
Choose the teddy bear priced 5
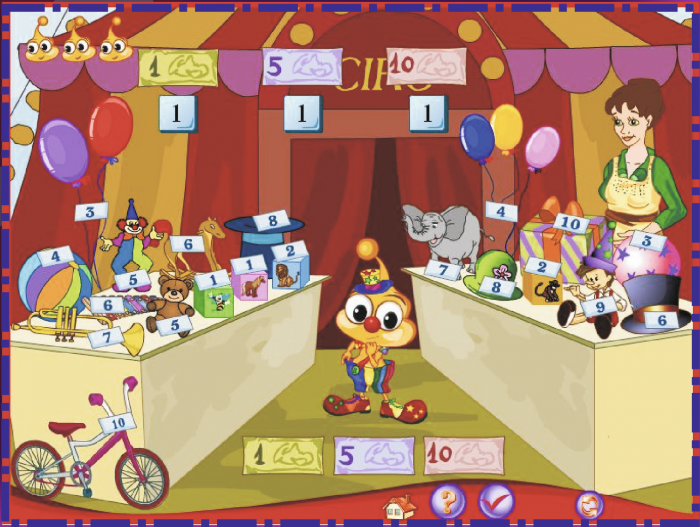pos(170,298)
